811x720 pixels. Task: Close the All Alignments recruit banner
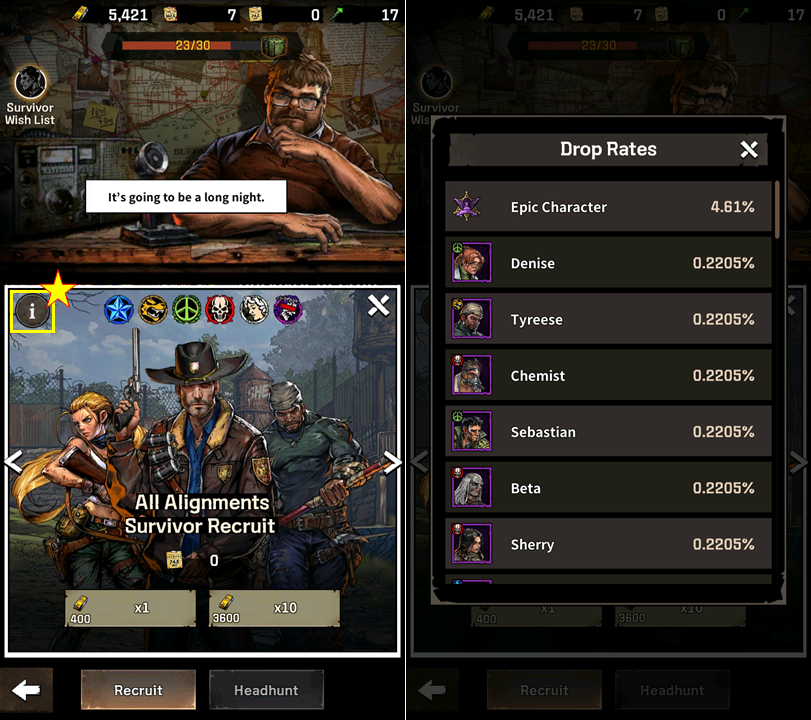(378, 306)
